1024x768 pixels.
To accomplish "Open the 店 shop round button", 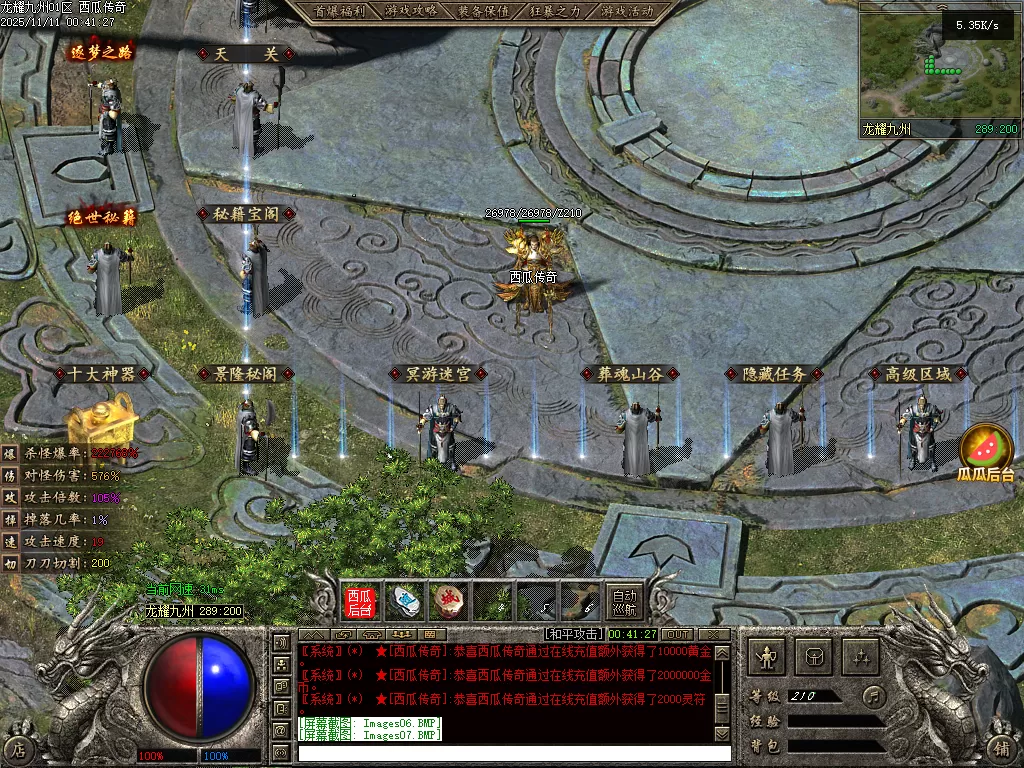I will [x=19, y=748].
